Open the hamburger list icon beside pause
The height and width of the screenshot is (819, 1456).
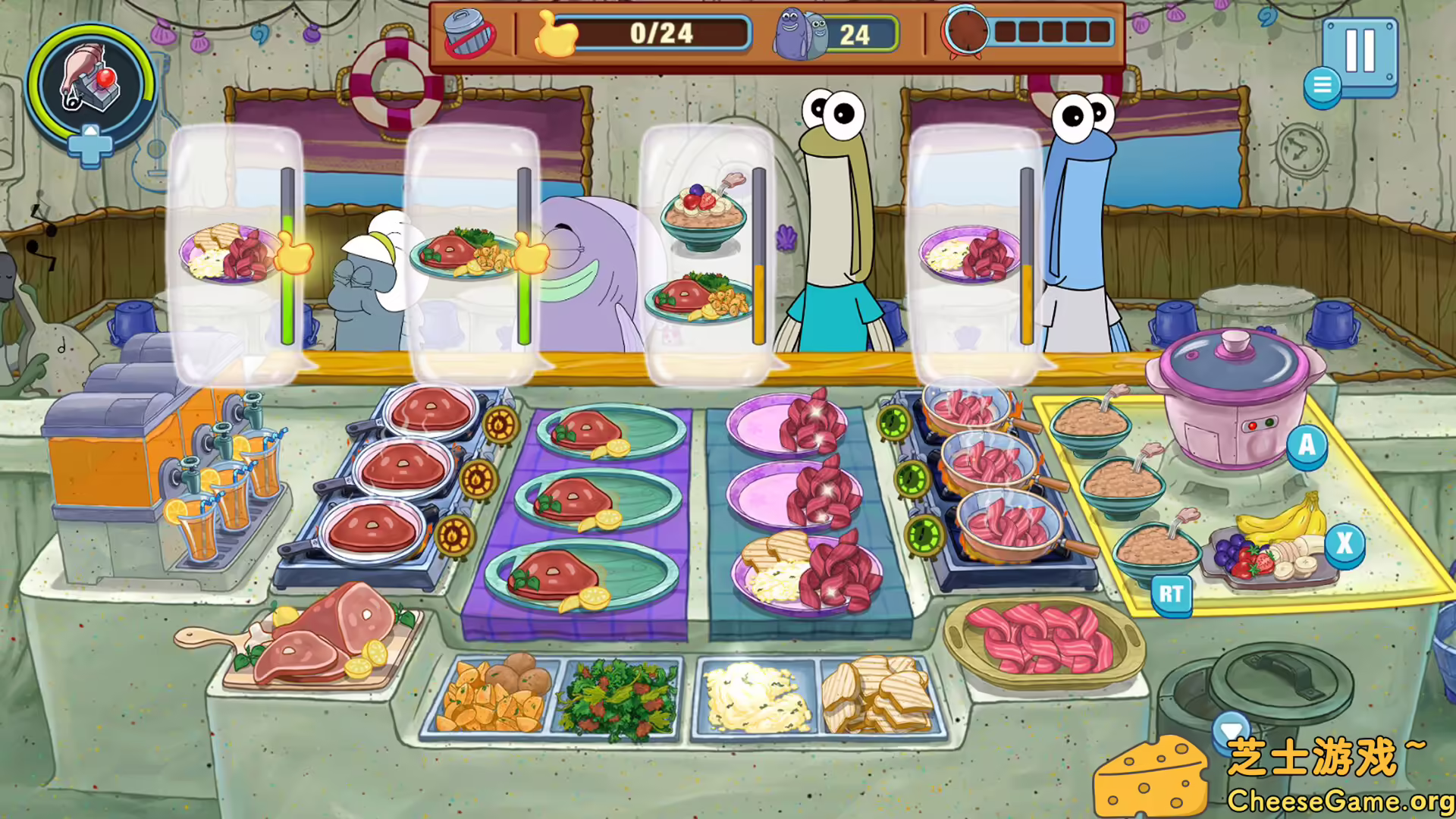[1322, 83]
